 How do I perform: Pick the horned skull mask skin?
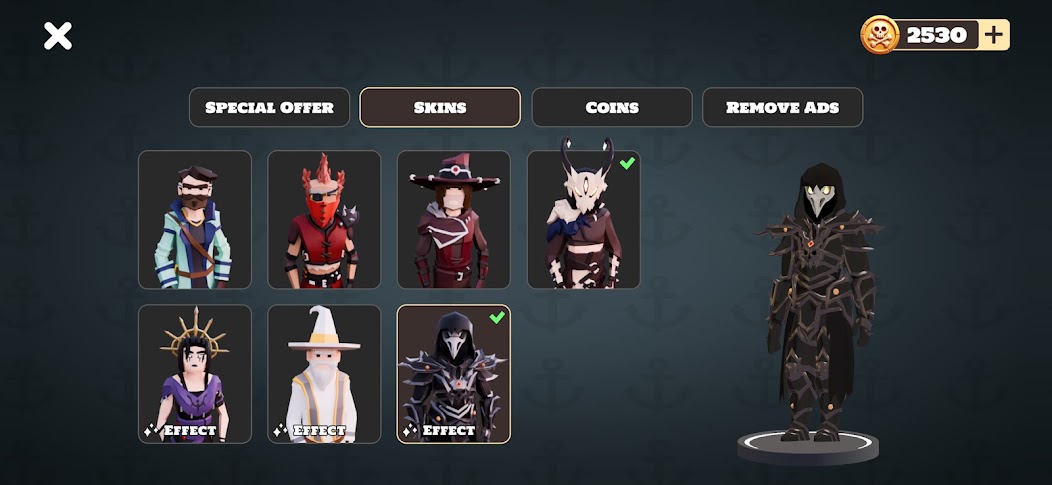coord(584,220)
